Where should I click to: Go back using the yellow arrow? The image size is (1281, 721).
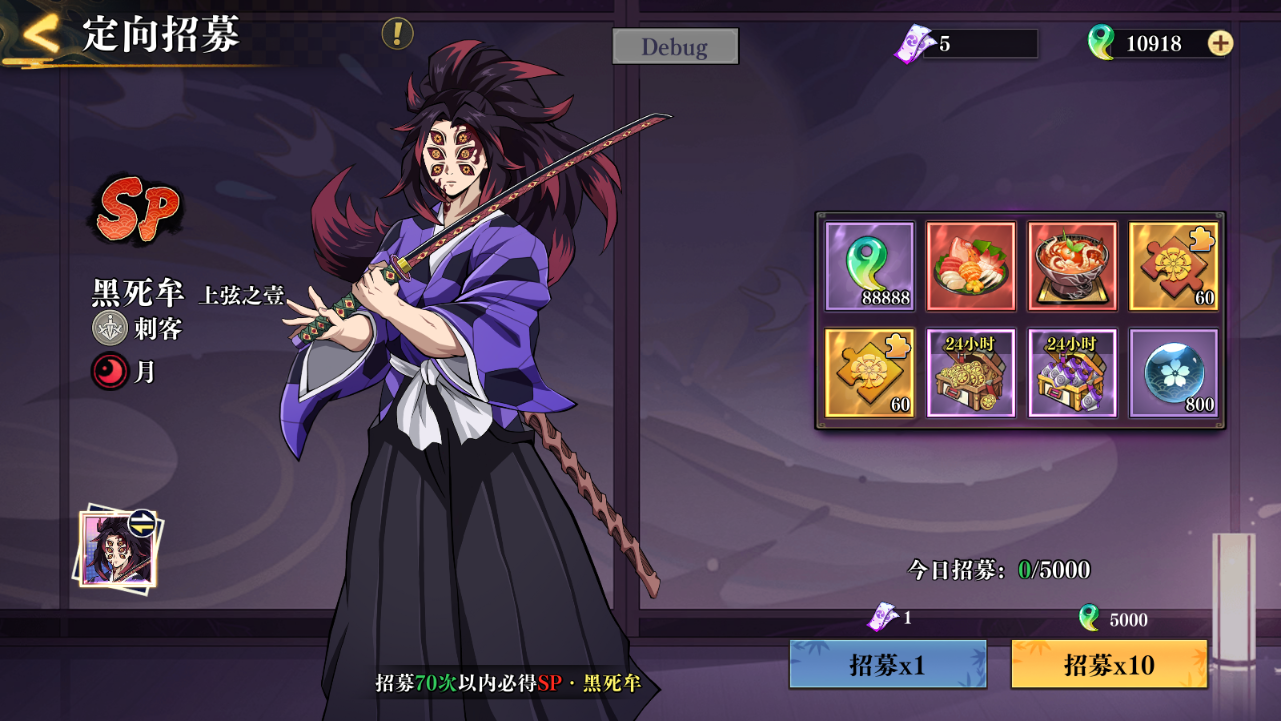coord(41,34)
